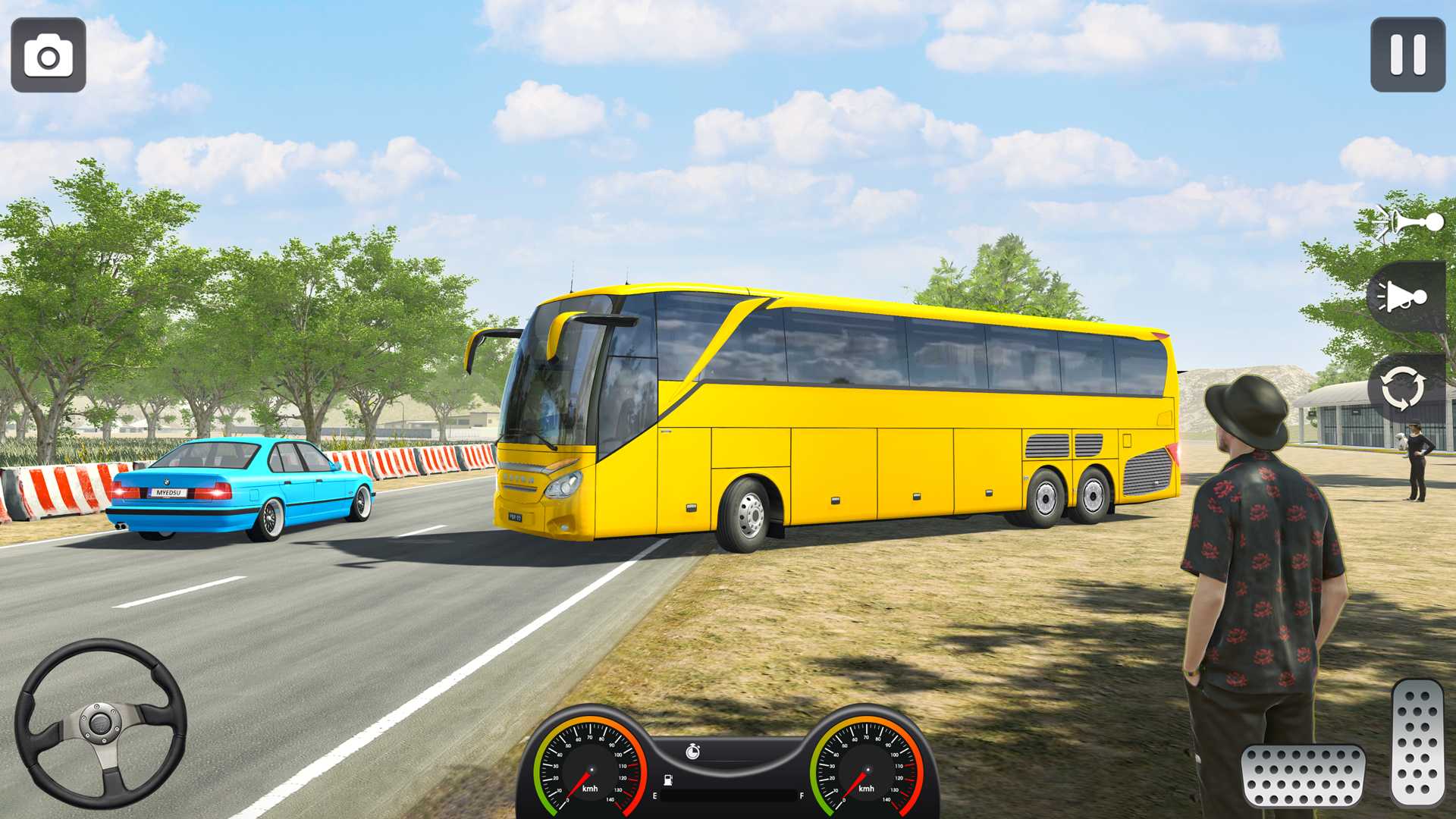Click the bus license plate
1456x819 pixels.
tap(515, 517)
